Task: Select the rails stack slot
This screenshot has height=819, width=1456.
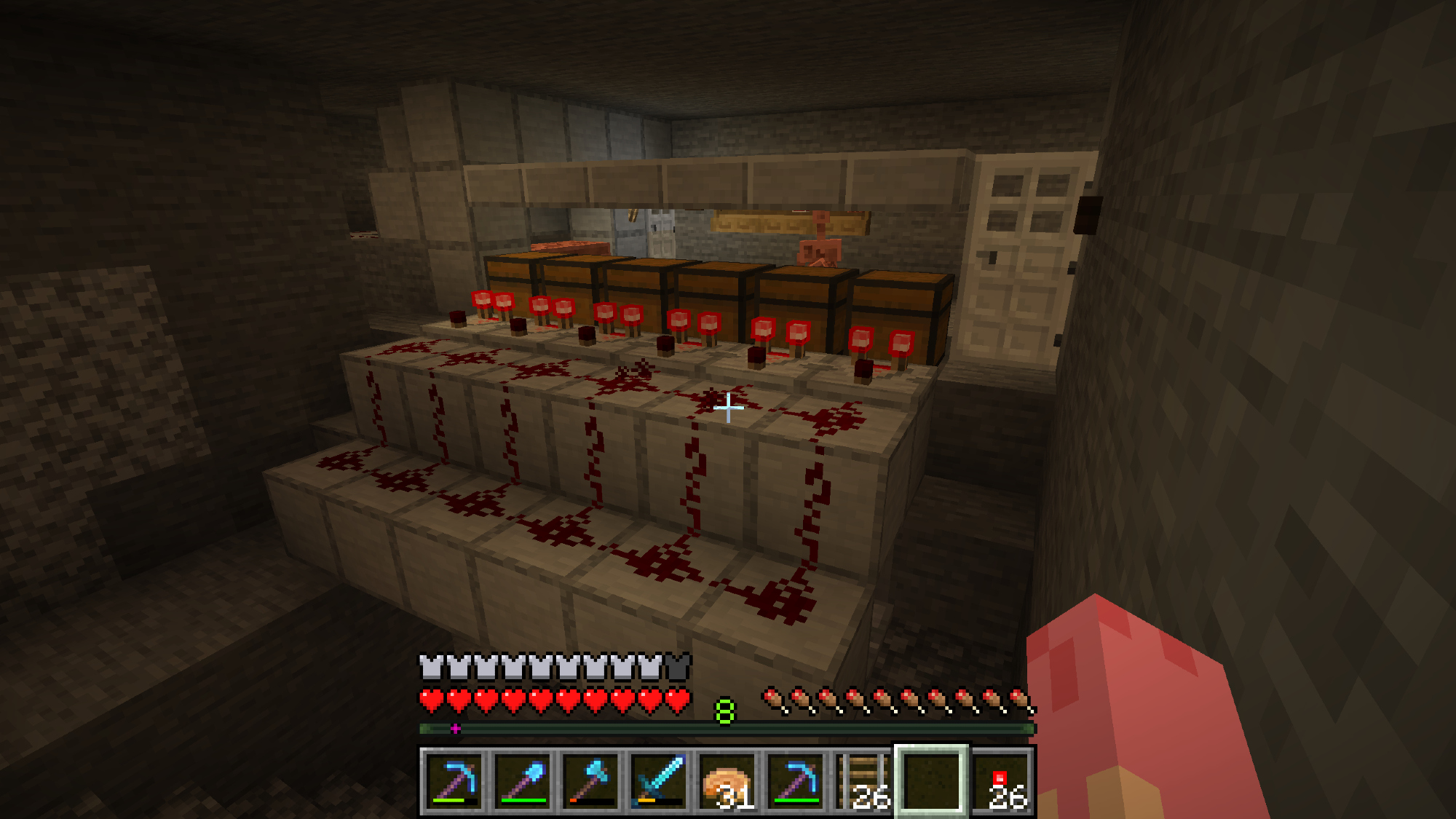Action: click(x=864, y=781)
